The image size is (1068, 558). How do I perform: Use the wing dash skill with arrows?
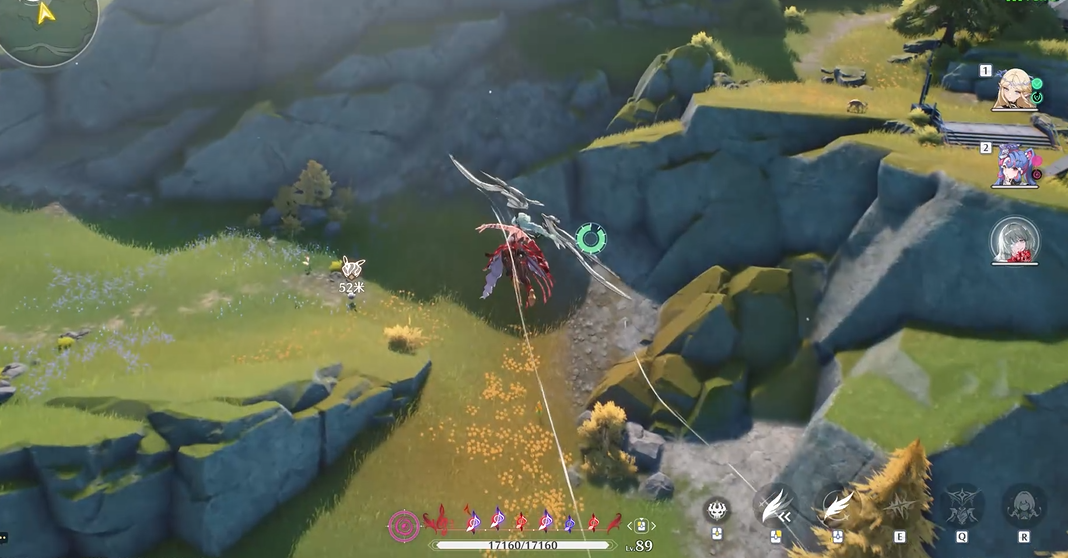(775, 506)
